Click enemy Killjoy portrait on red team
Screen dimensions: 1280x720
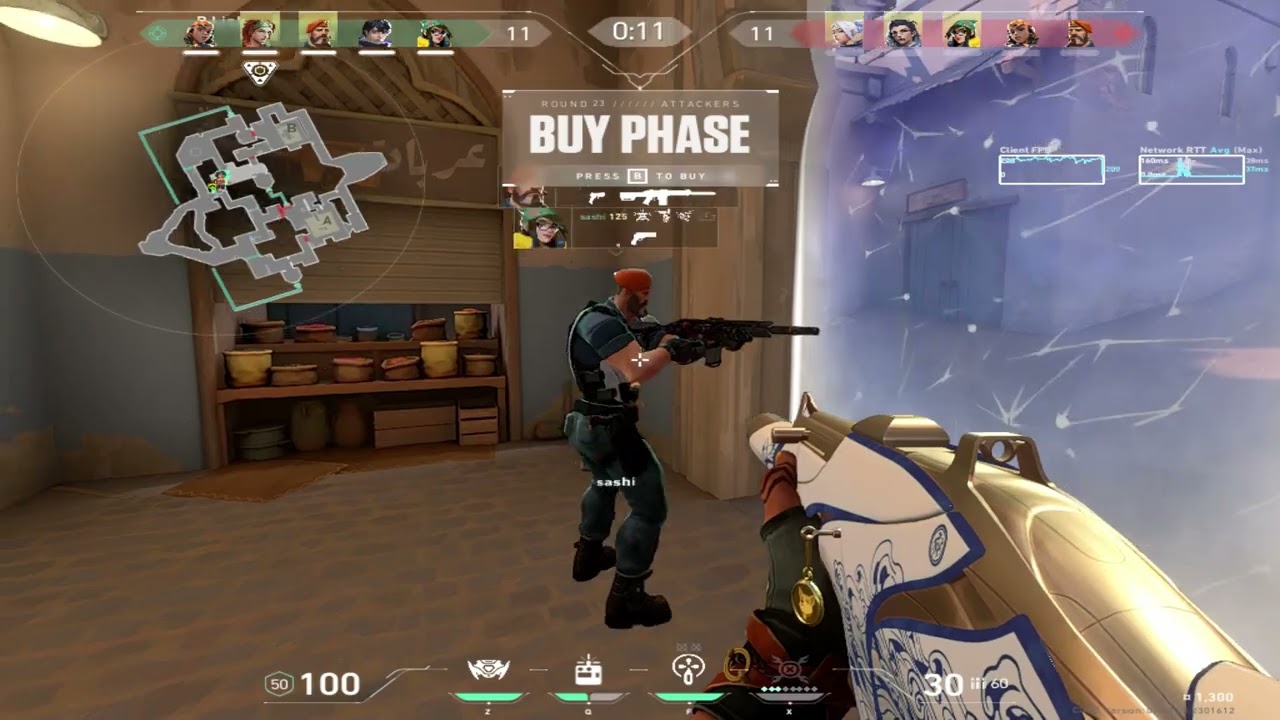[x=962, y=32]
